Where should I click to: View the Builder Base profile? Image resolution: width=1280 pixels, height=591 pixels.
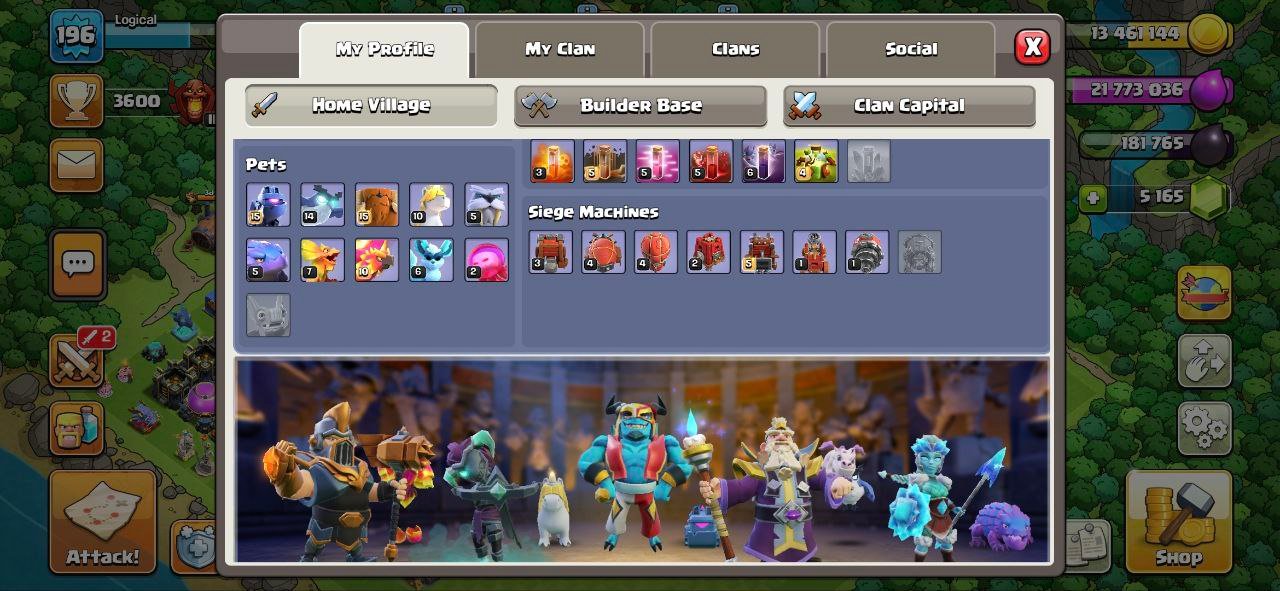pyautogui.click(x=640, y=105)
